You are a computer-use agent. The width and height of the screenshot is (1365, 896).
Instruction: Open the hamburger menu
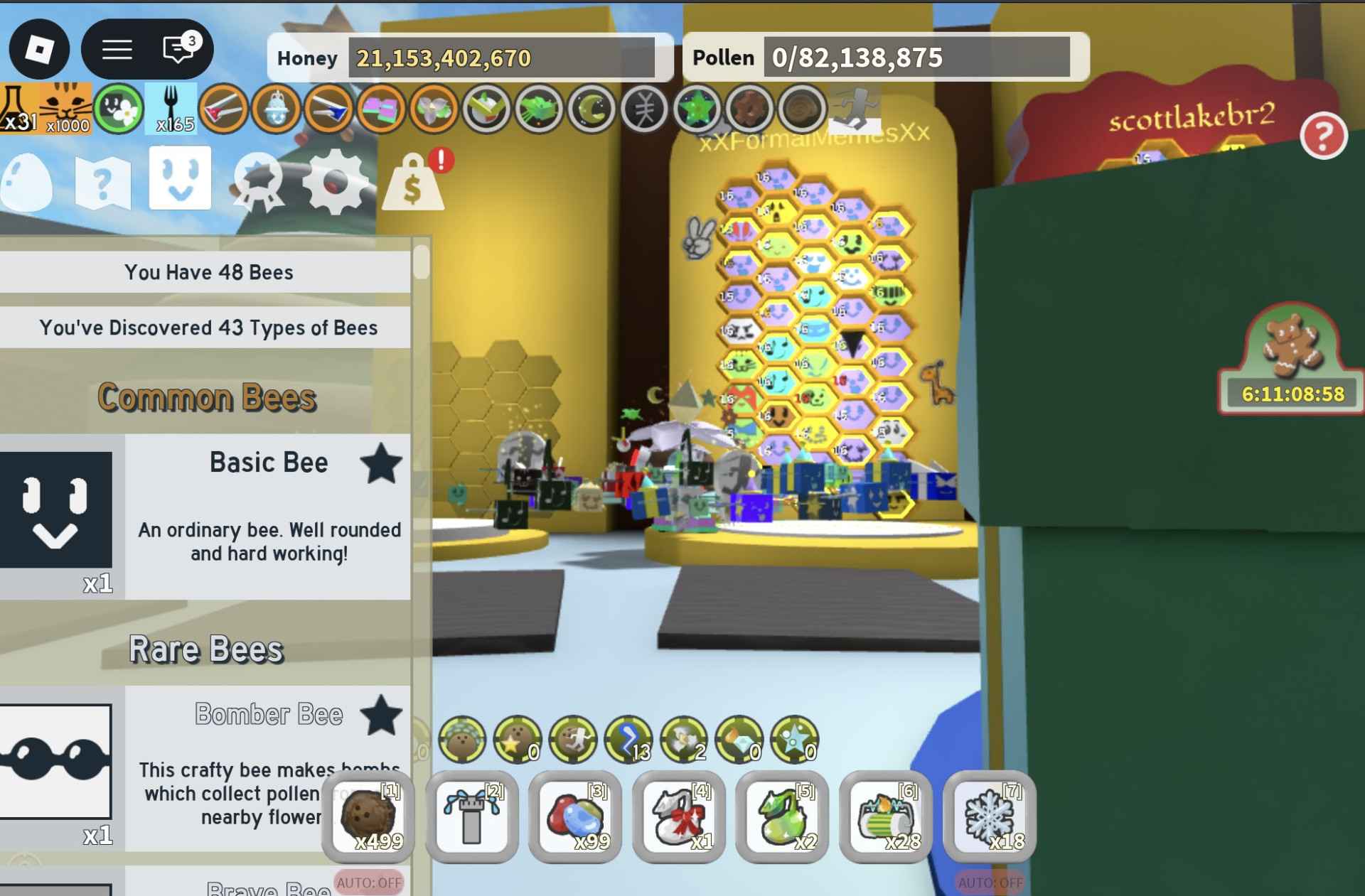point(118,48)
